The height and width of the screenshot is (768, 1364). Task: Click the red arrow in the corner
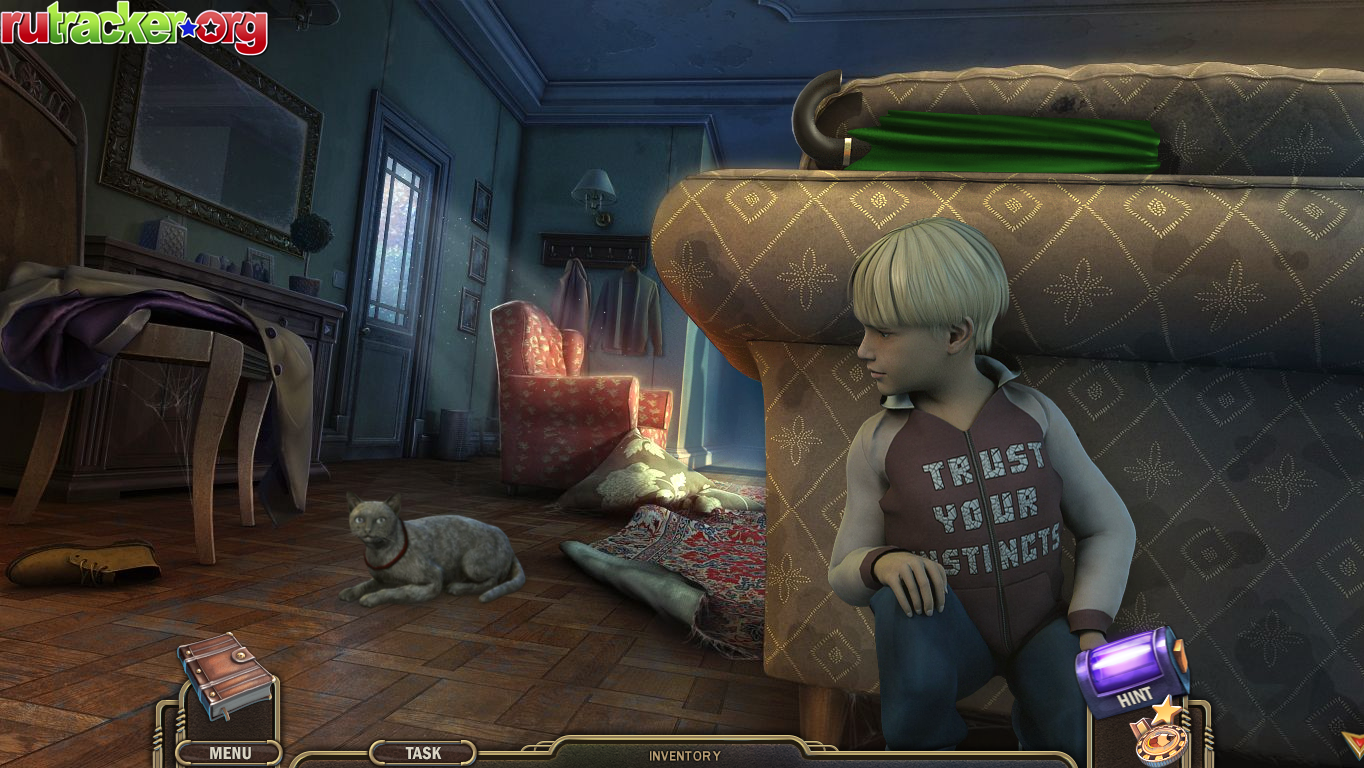[x=1351, y=741]
